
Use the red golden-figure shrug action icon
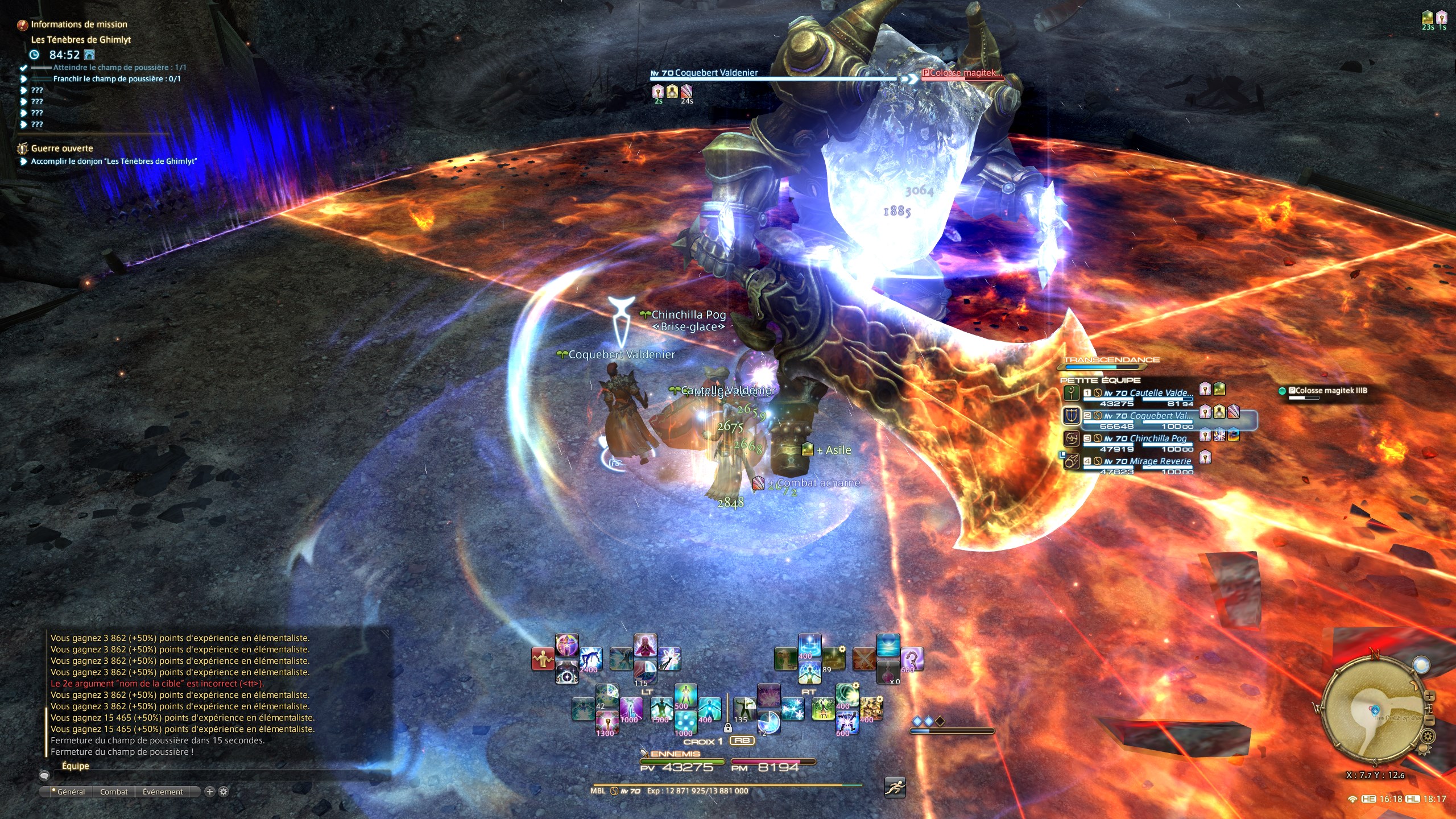(543, 659)
